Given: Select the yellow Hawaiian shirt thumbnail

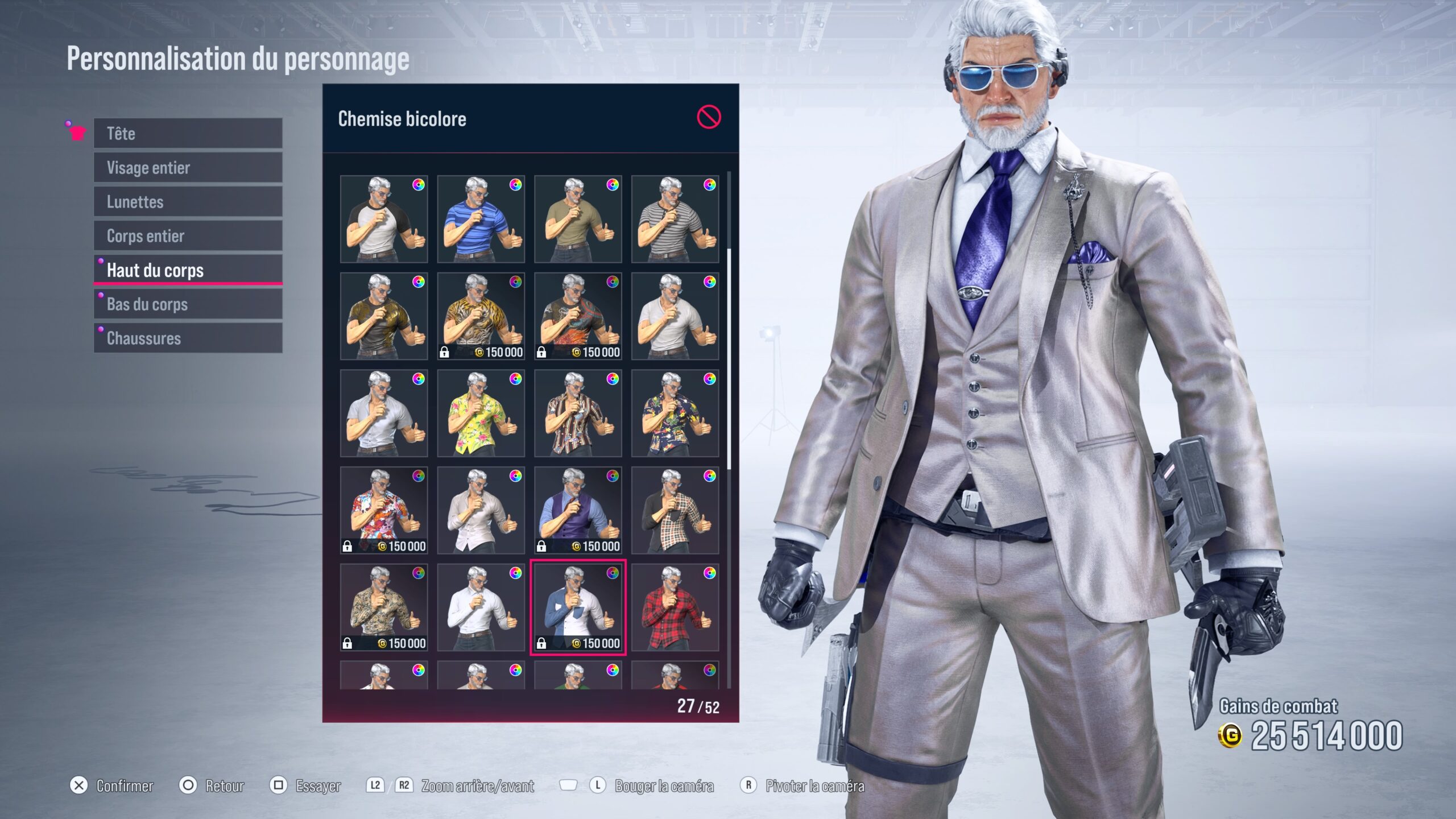Looking at the screenshot, I should click(481, 411).
